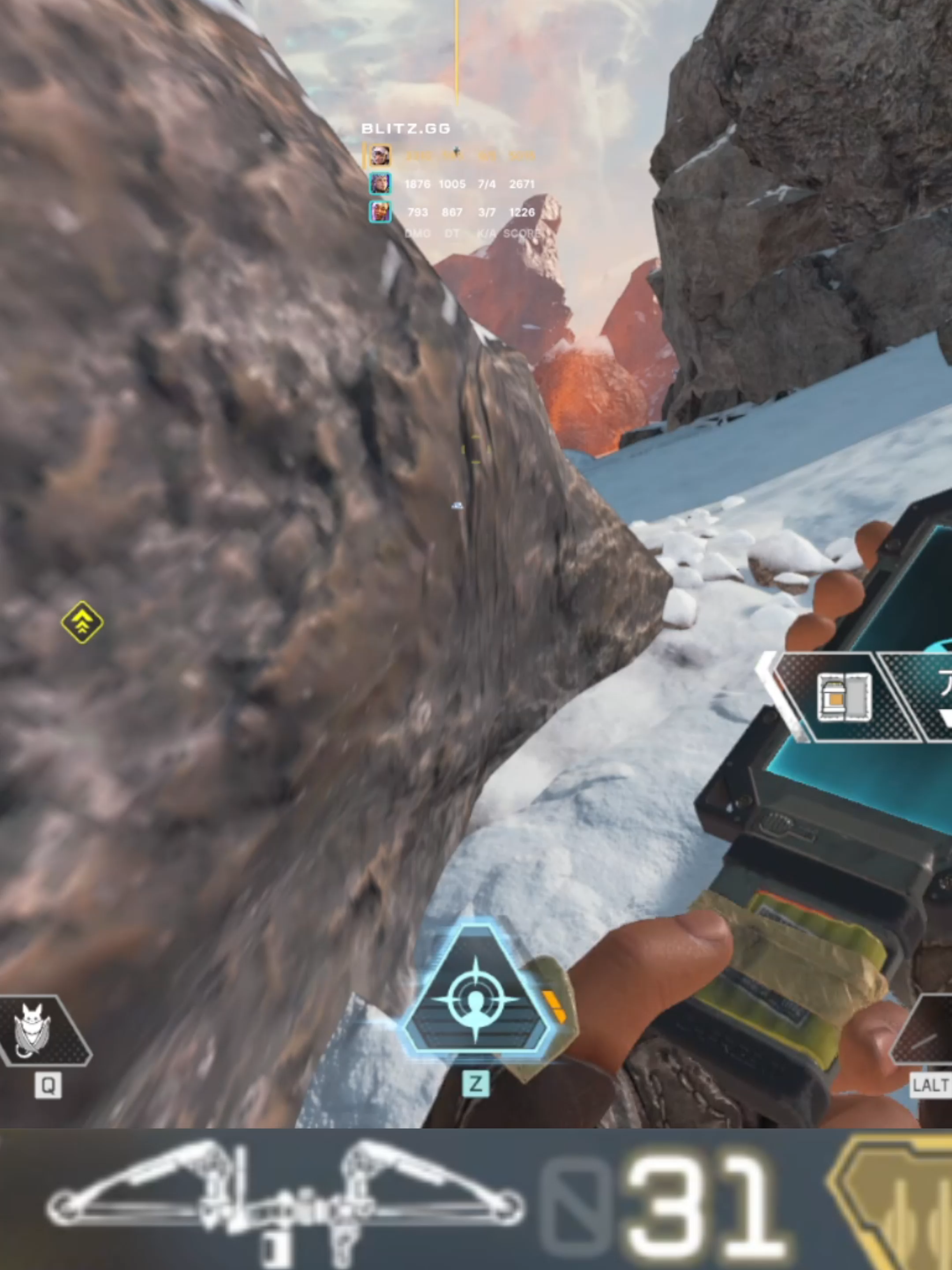Click the teammate portrait with 1226 score
Screen dimensions: 952x1270
(380, 211)
